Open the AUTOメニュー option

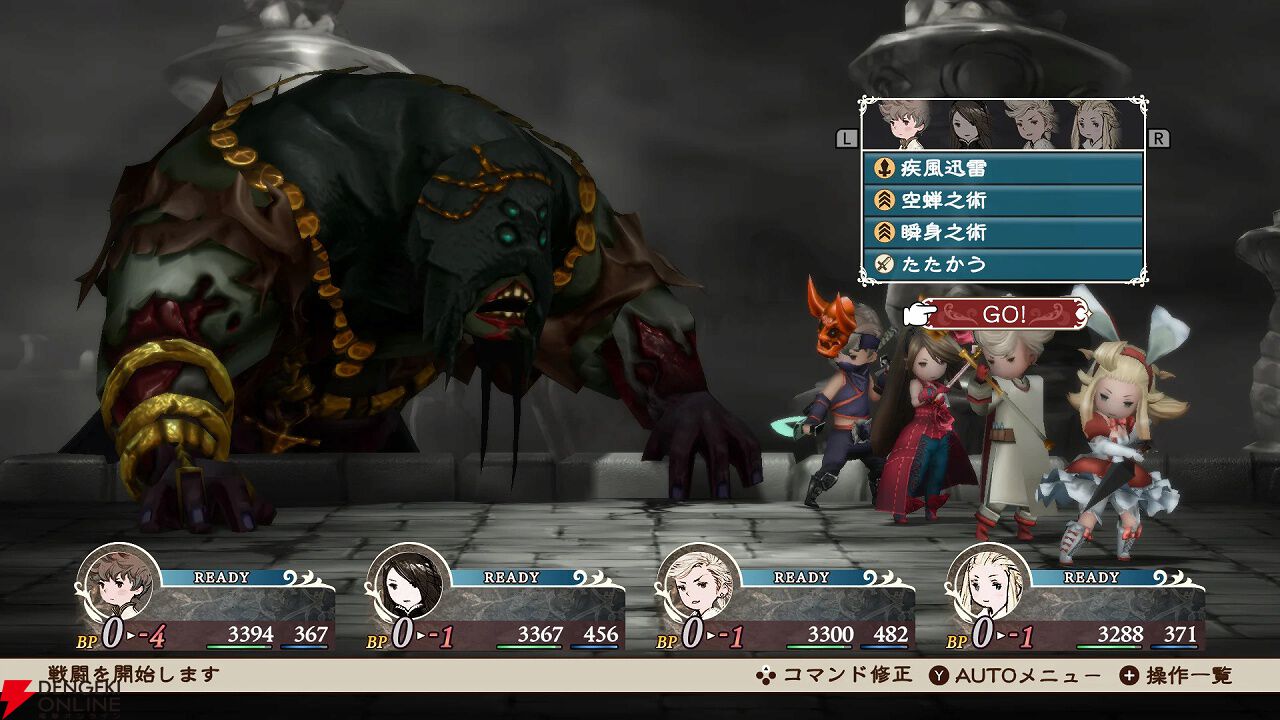[x=1015, y=675]
